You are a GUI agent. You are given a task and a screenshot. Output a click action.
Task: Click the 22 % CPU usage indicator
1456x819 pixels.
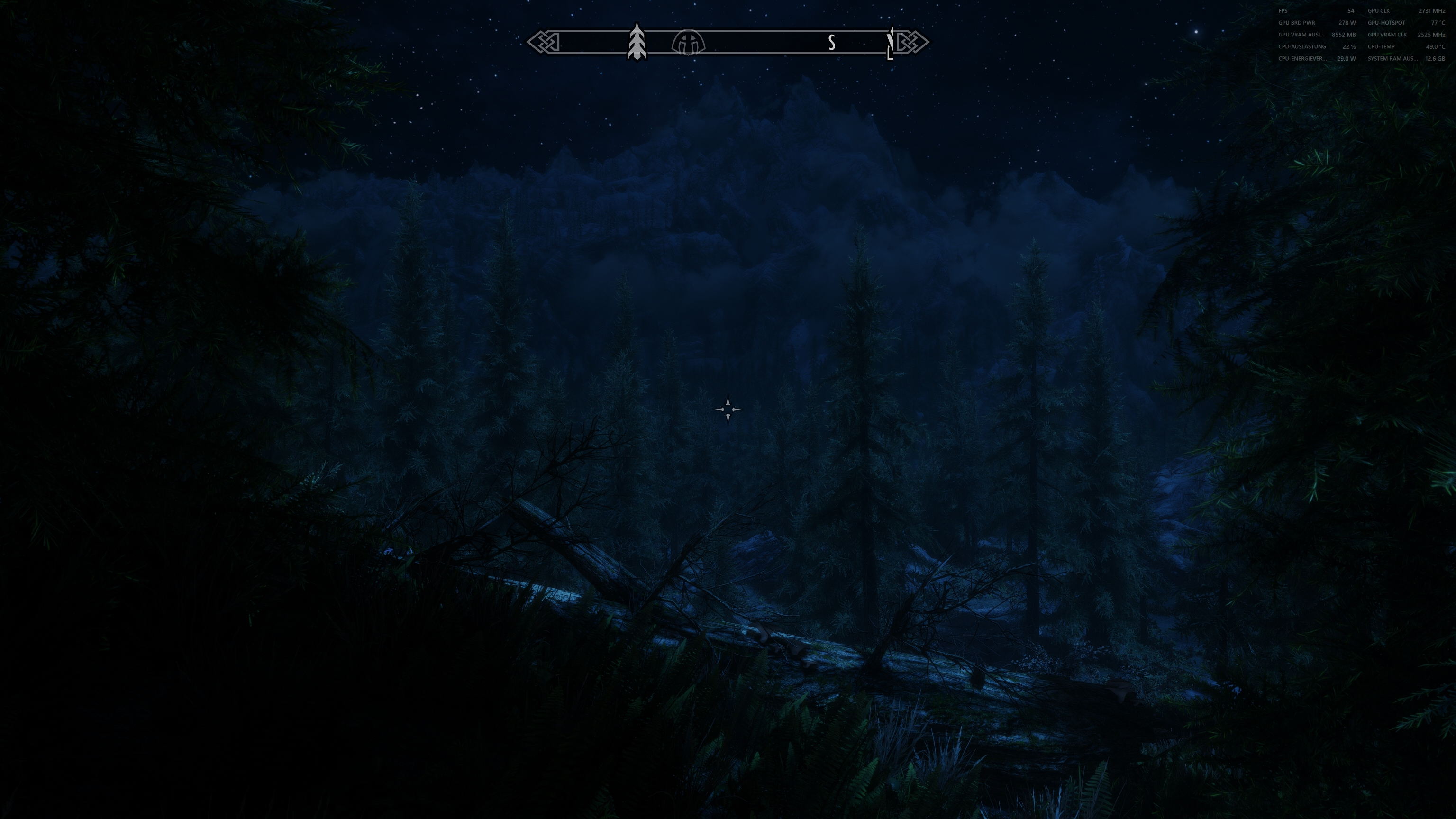pos(1349,46)
